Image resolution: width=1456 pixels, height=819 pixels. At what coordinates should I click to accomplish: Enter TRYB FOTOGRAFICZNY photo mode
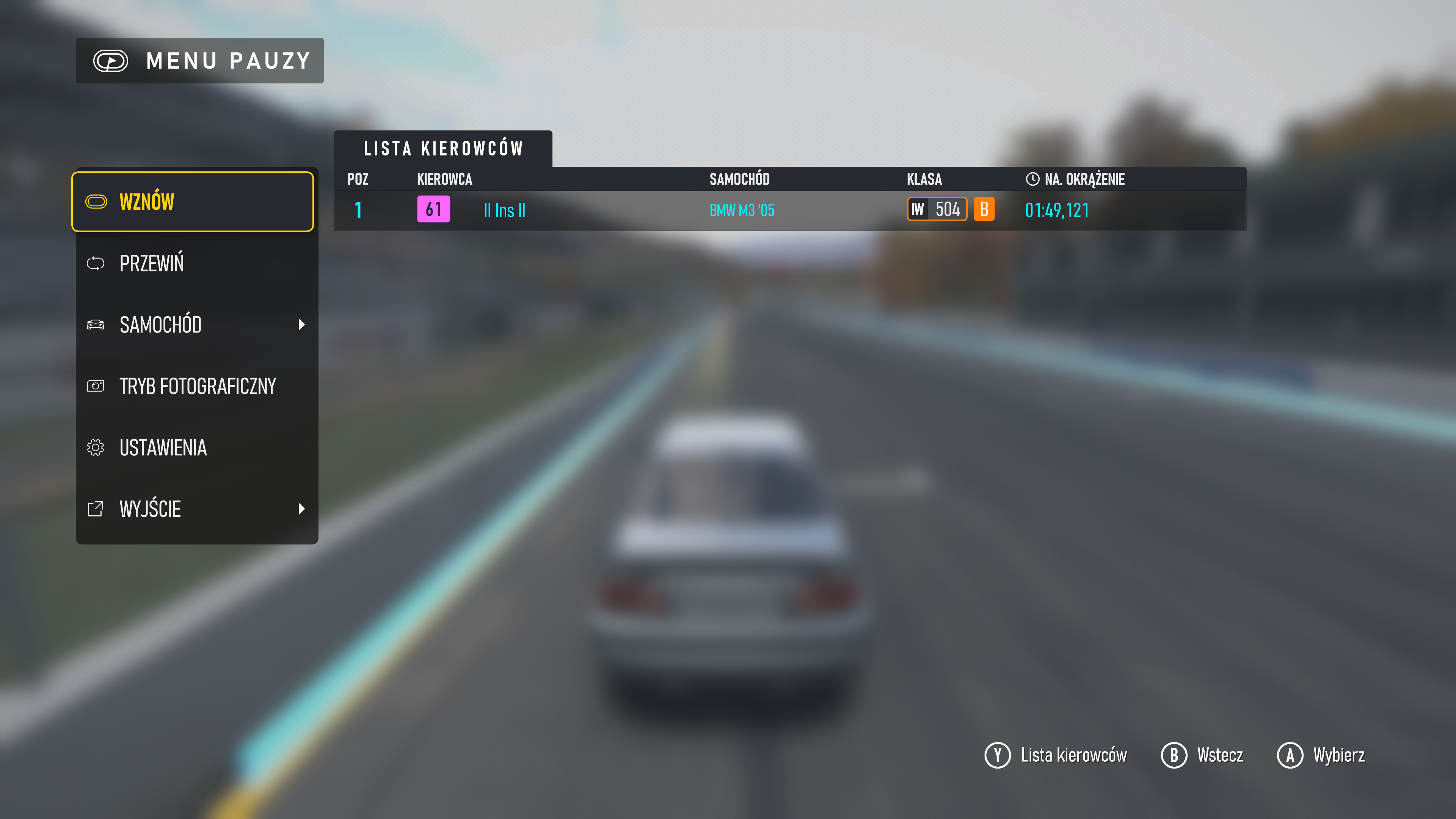click(192, 386)
